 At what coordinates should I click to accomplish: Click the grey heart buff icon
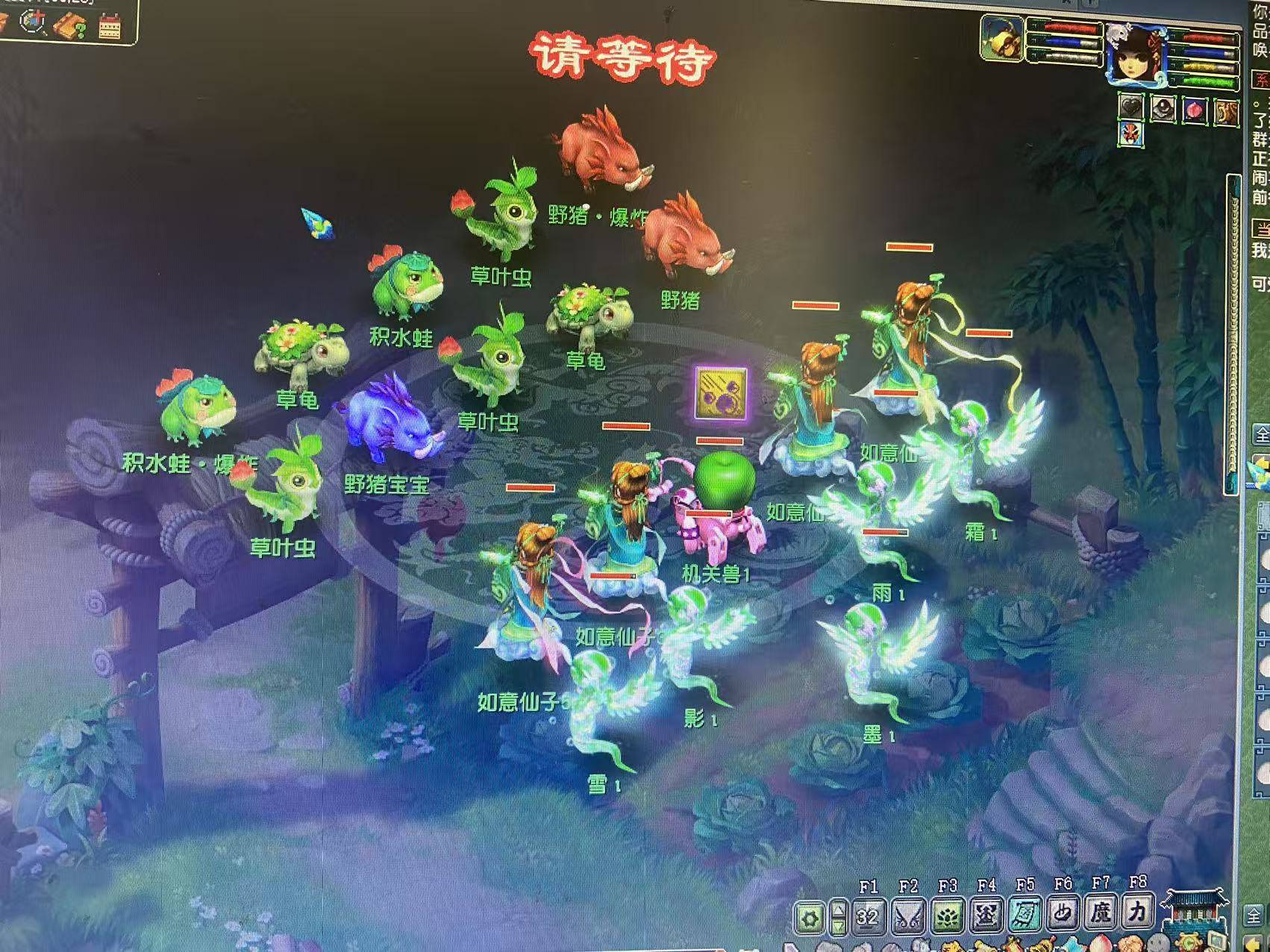1131,109
